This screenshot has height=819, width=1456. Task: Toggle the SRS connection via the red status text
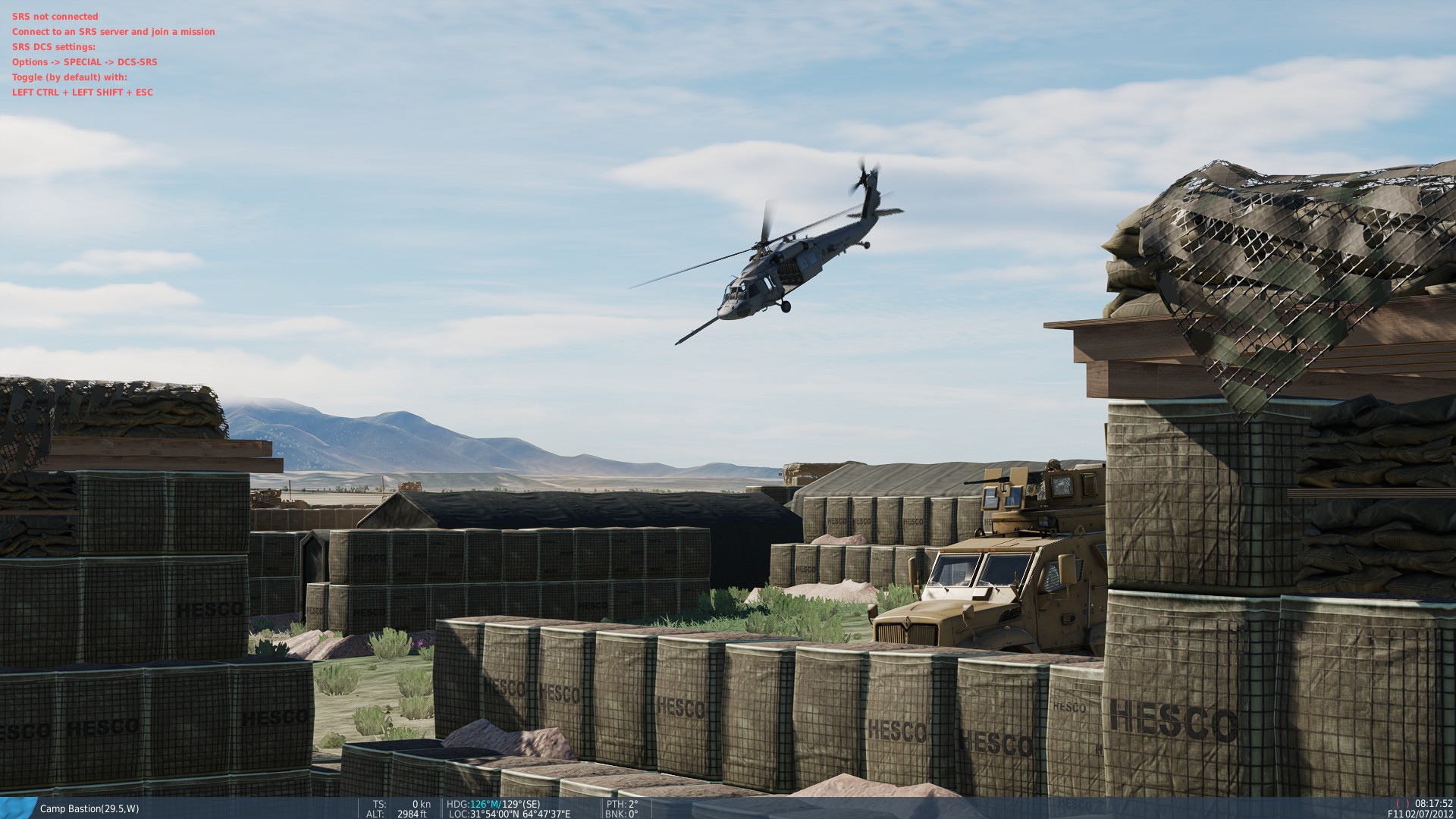pos(55,16)
